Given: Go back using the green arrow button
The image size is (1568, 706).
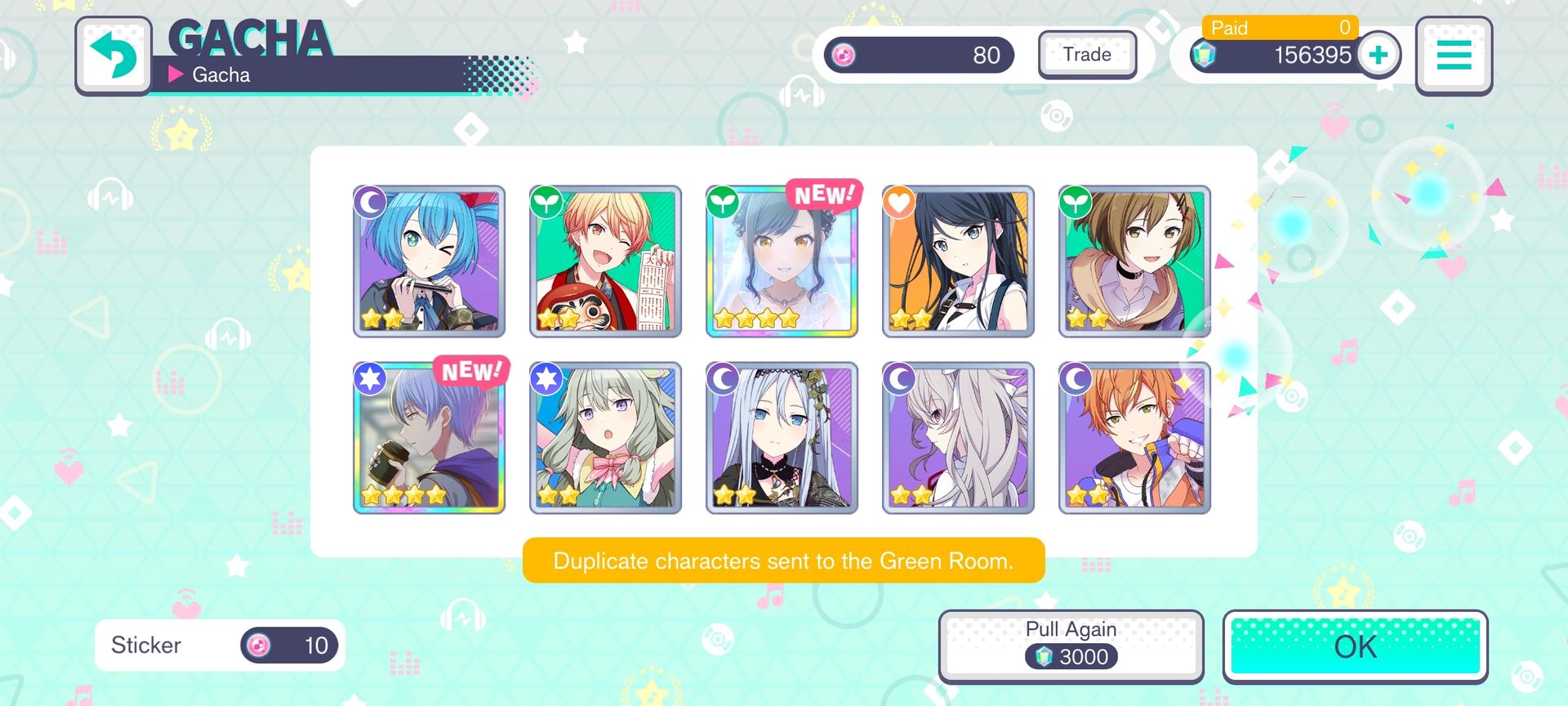Looking at the screenshot, I should tap(114, 55).
